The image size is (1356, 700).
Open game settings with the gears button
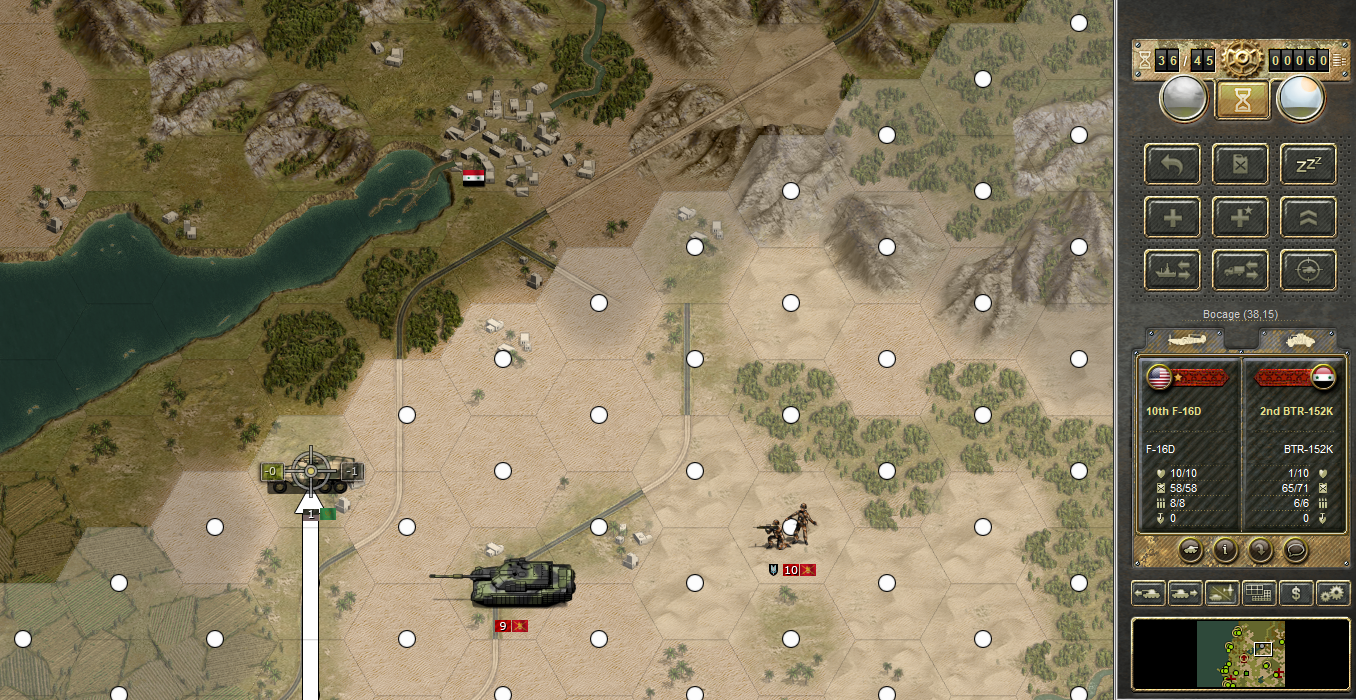pos(1333,593)
